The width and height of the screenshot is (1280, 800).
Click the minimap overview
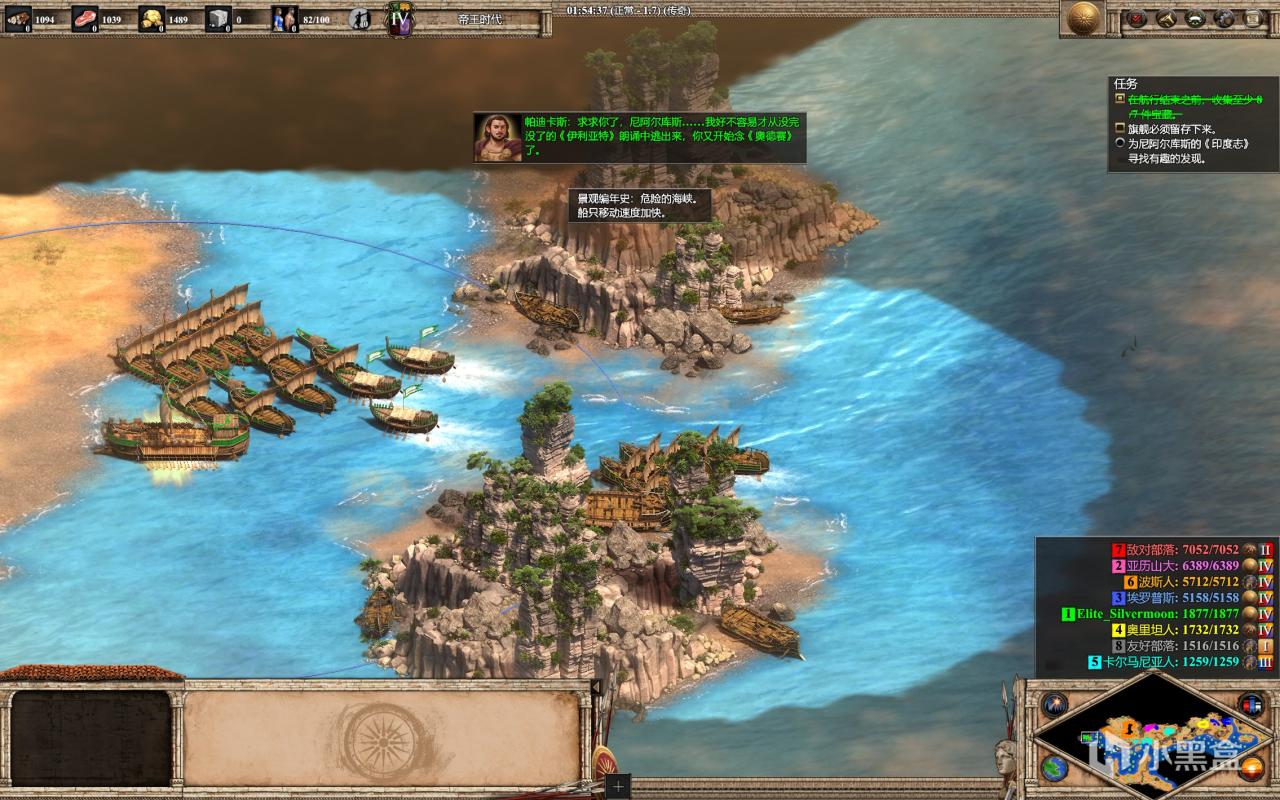(x=1150, y=742)
